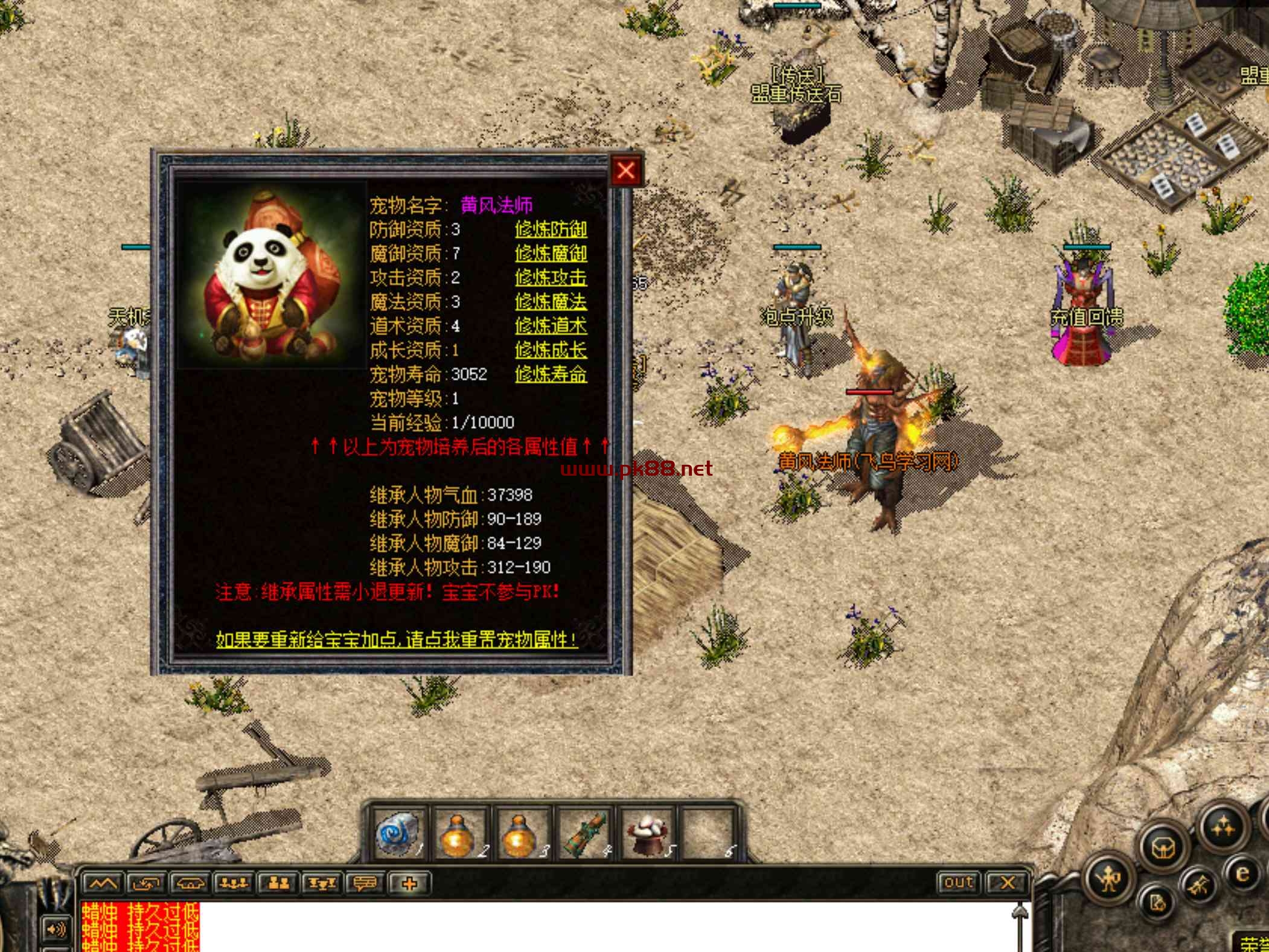
Task: Toggle sound with the speaker icon
Action: tap(56, 929)
